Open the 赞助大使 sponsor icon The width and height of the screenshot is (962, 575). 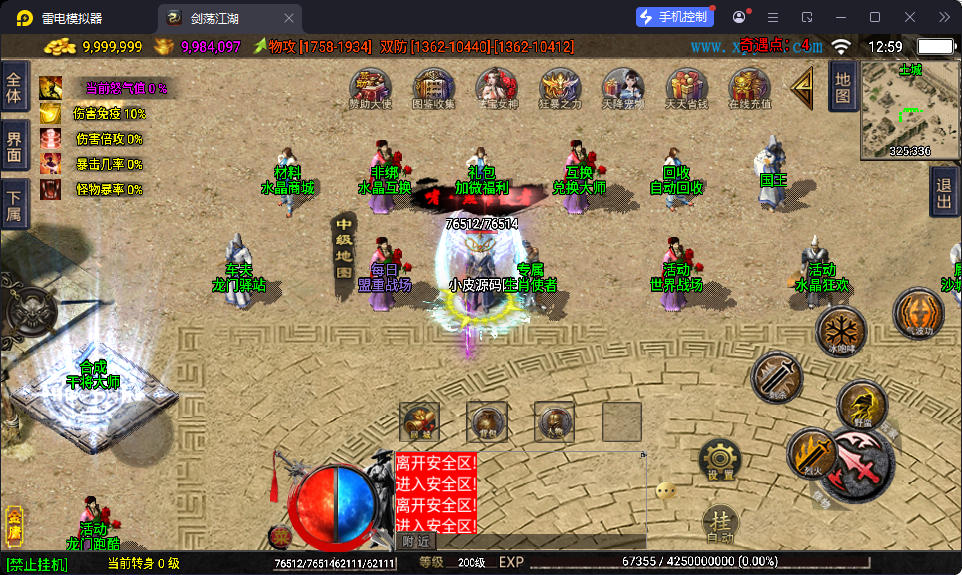[370, 88]
